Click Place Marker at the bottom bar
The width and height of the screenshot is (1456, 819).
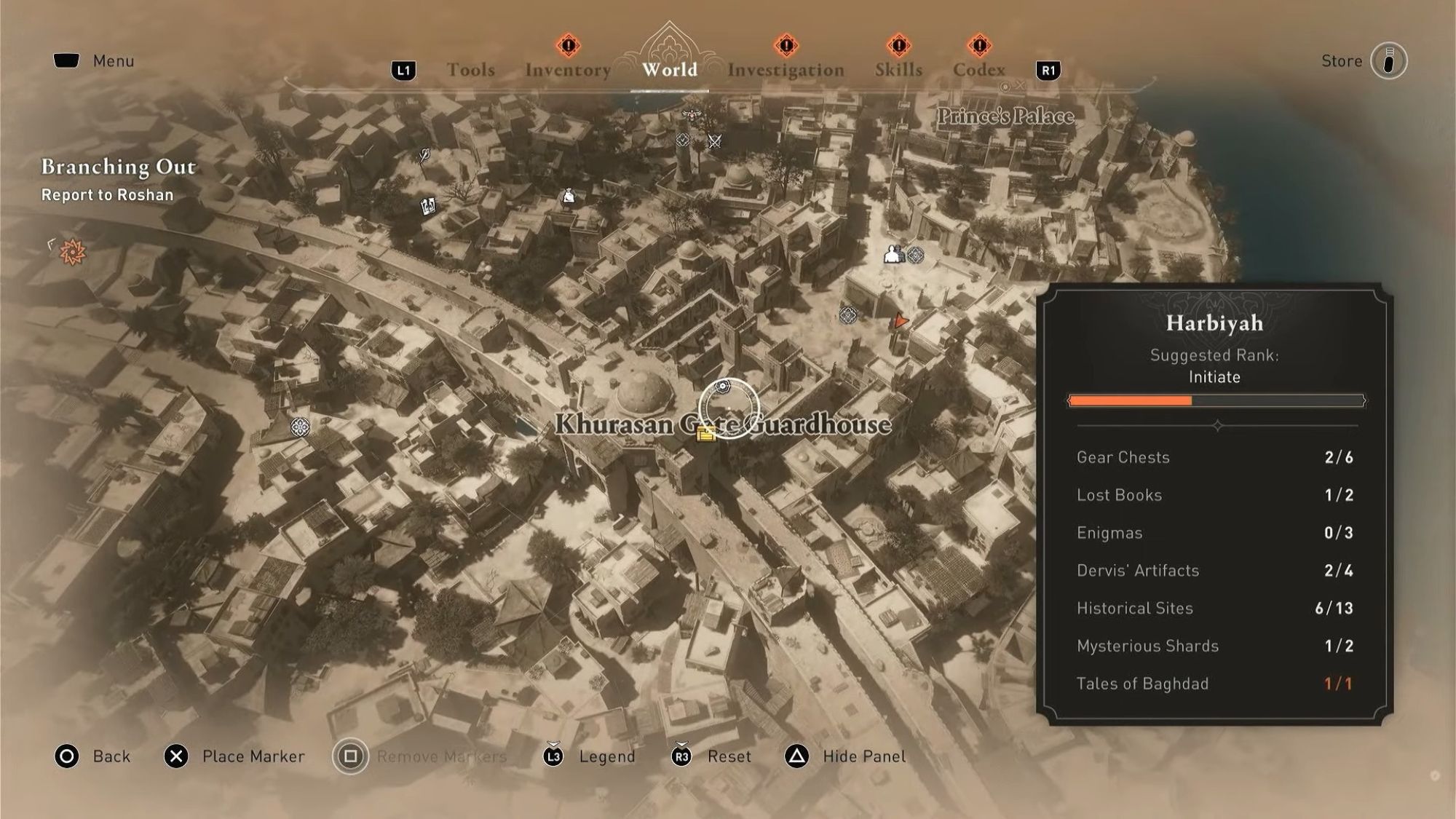(x=255, y=756)
